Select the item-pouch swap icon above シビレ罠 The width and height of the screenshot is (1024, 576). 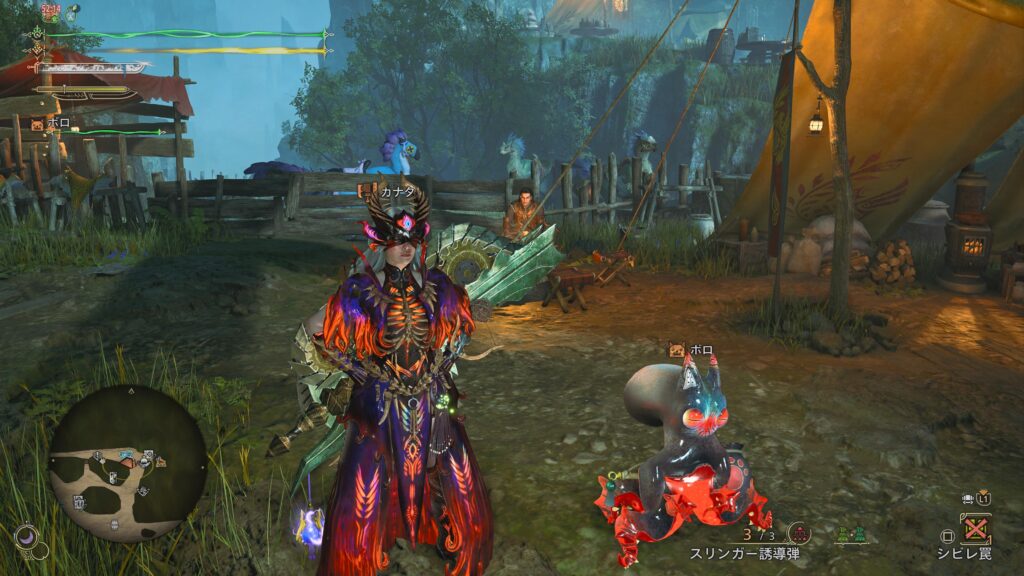pyautogui.click(x=968, y=497)
